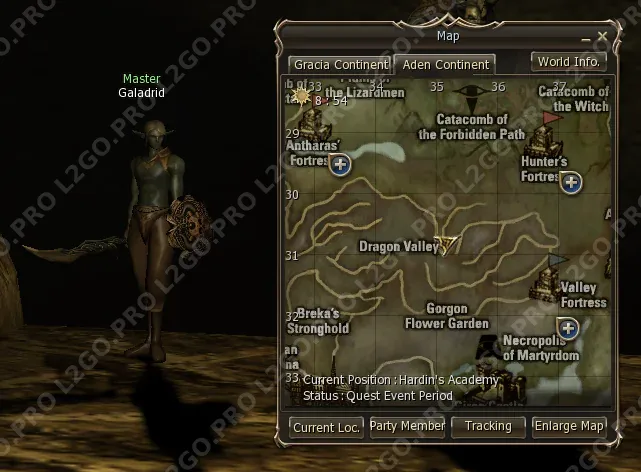Click the blue plus marker below Valley Fortress
The width and height of the screenshot is (641, 472).
click(x=569, y=327)
